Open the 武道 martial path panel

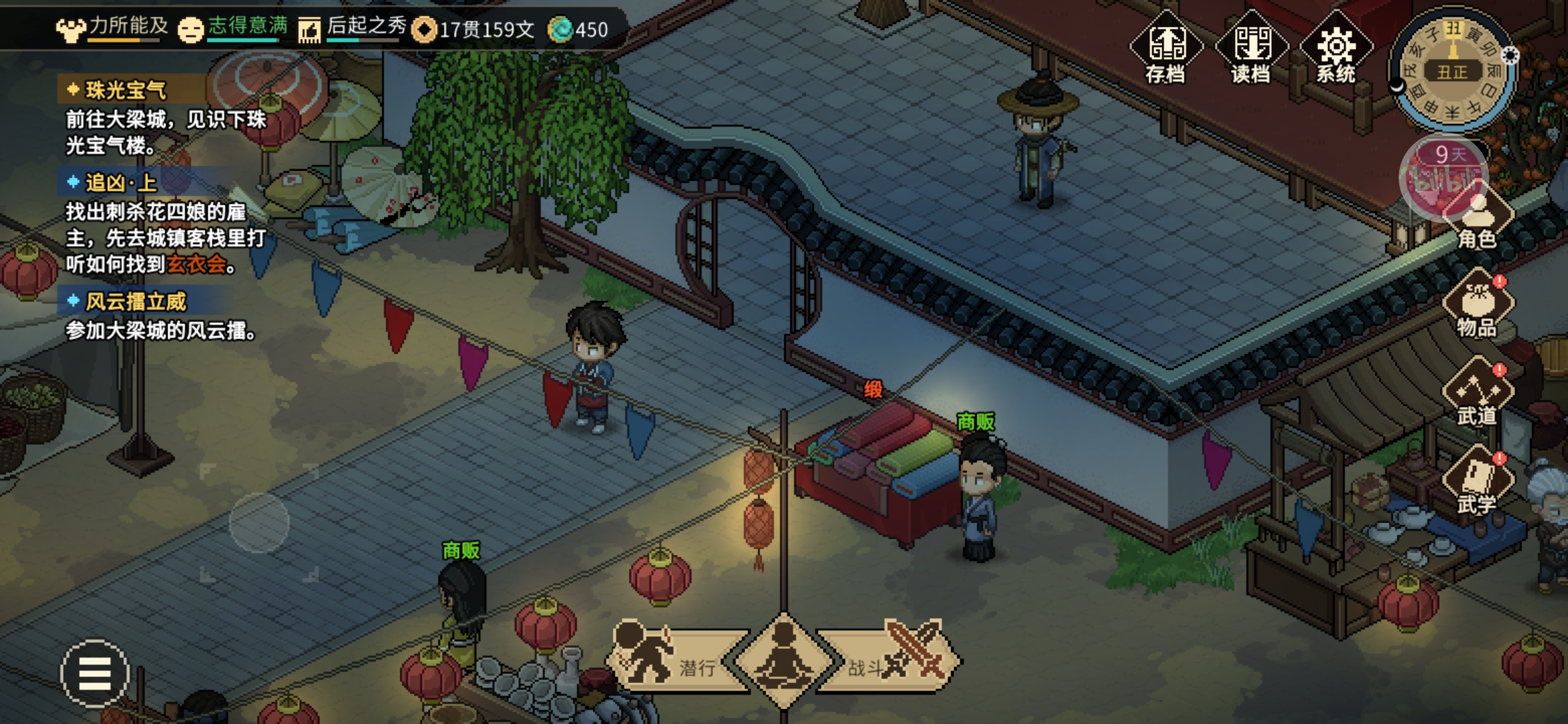click(1477, 394)
